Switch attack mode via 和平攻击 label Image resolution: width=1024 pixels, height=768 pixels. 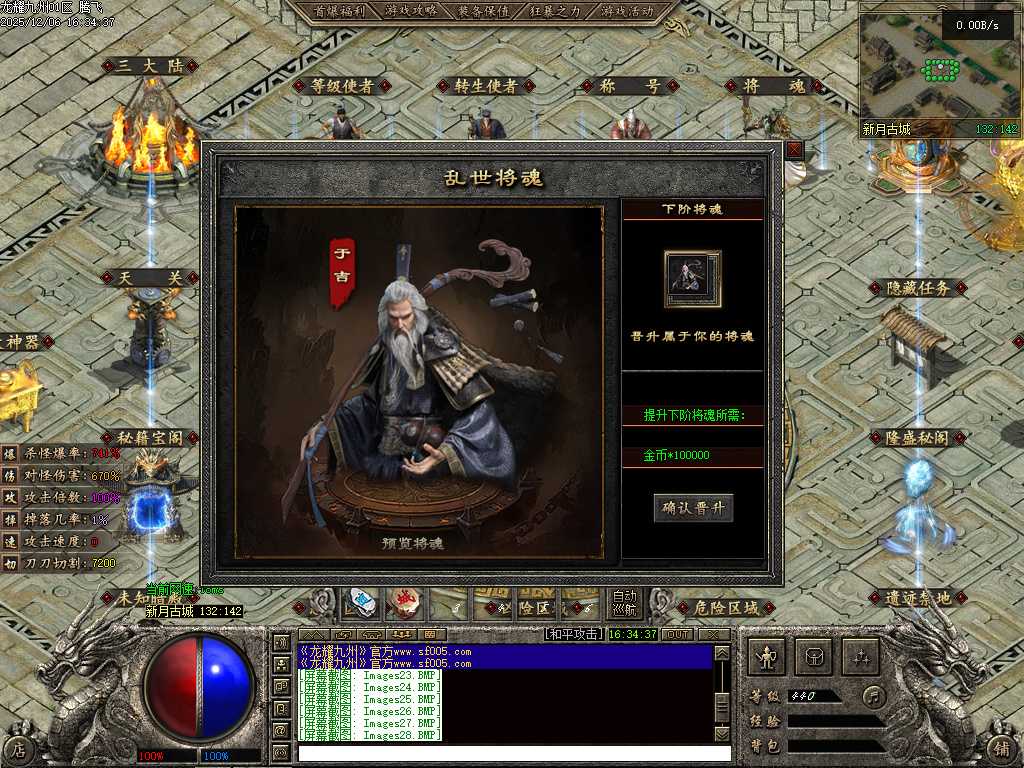[x=573, y=634]
